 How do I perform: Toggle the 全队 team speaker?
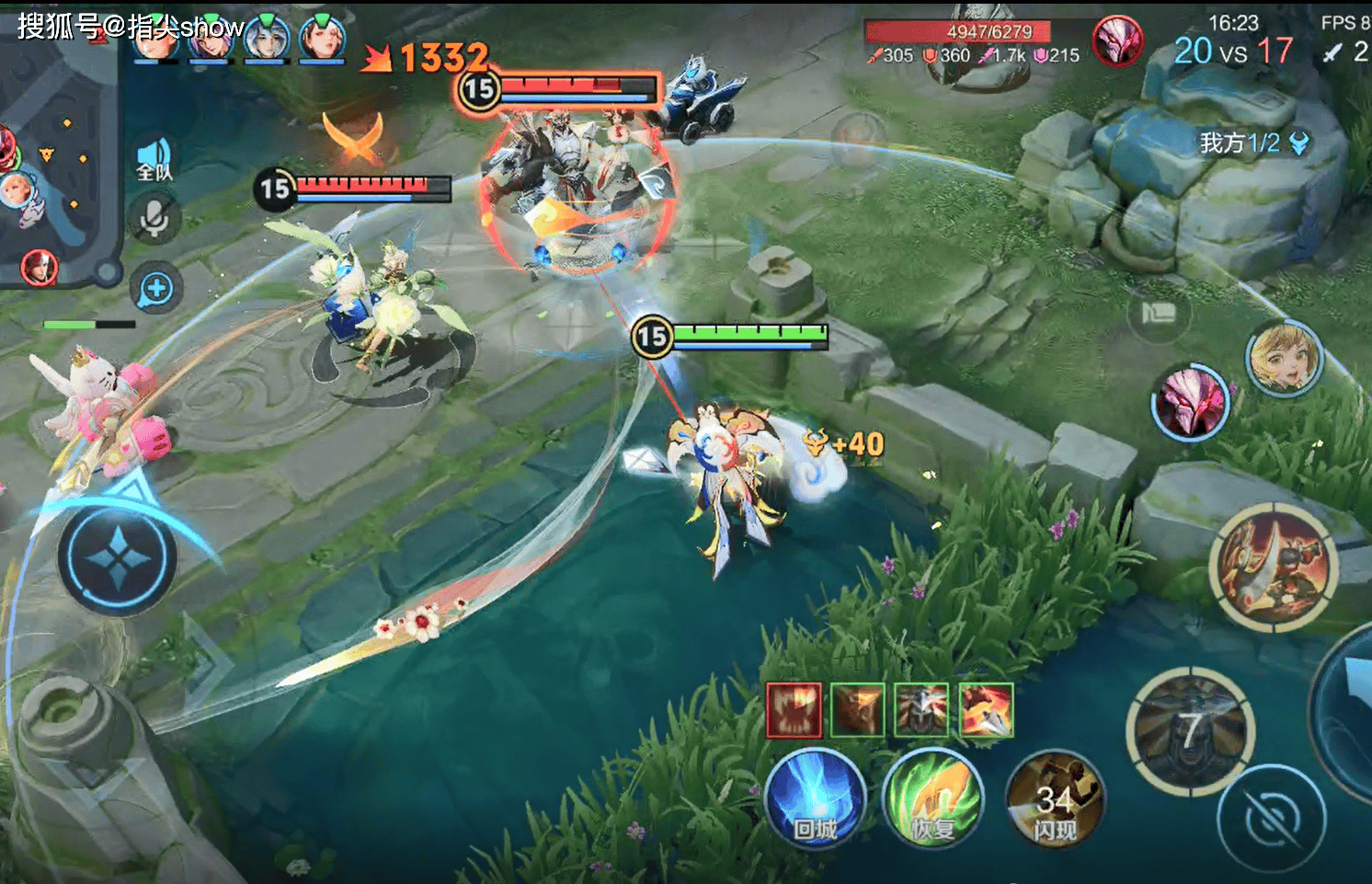click(x=154, y=160)
